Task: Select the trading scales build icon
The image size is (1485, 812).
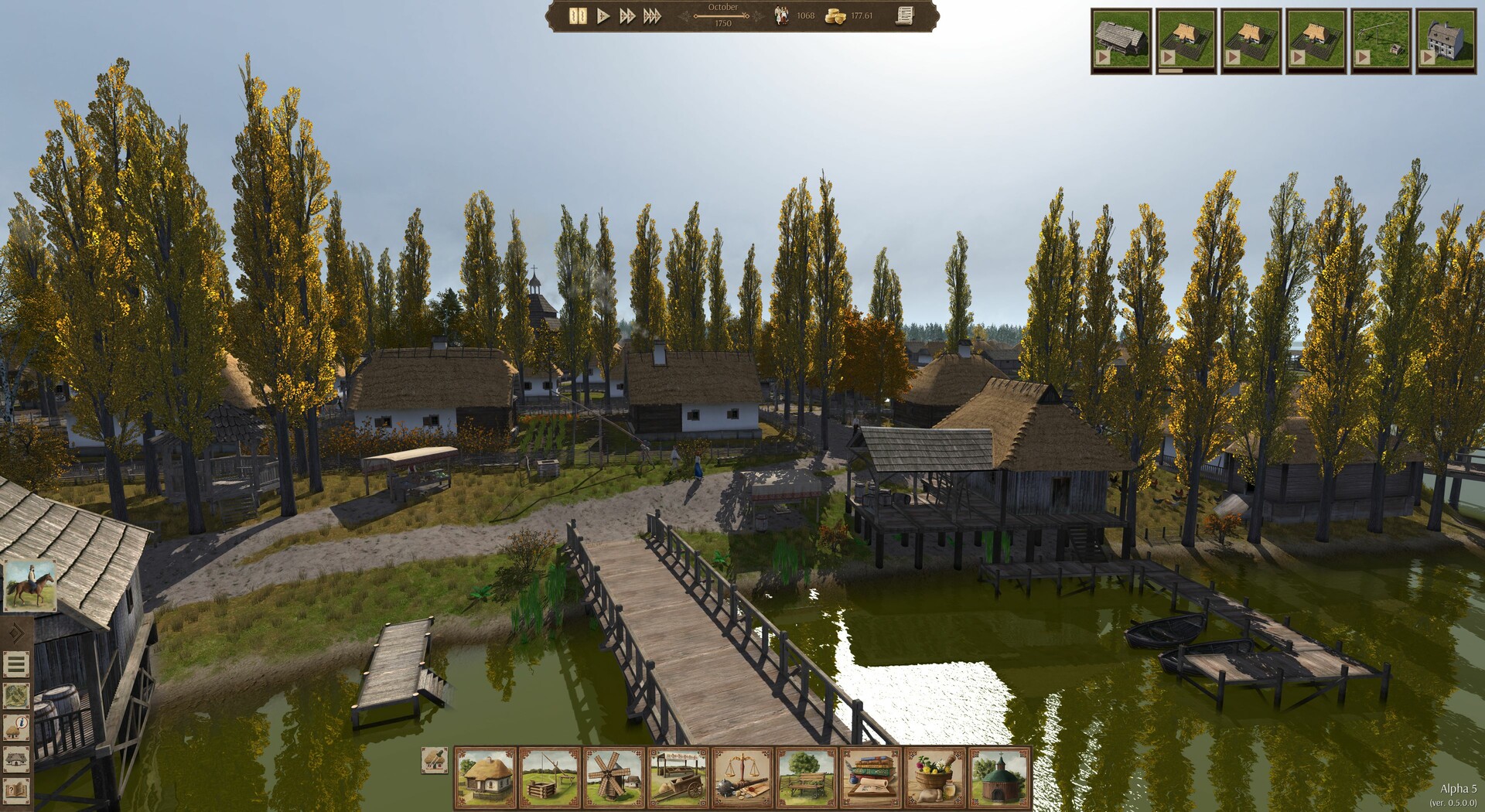Action: [742, 773]
